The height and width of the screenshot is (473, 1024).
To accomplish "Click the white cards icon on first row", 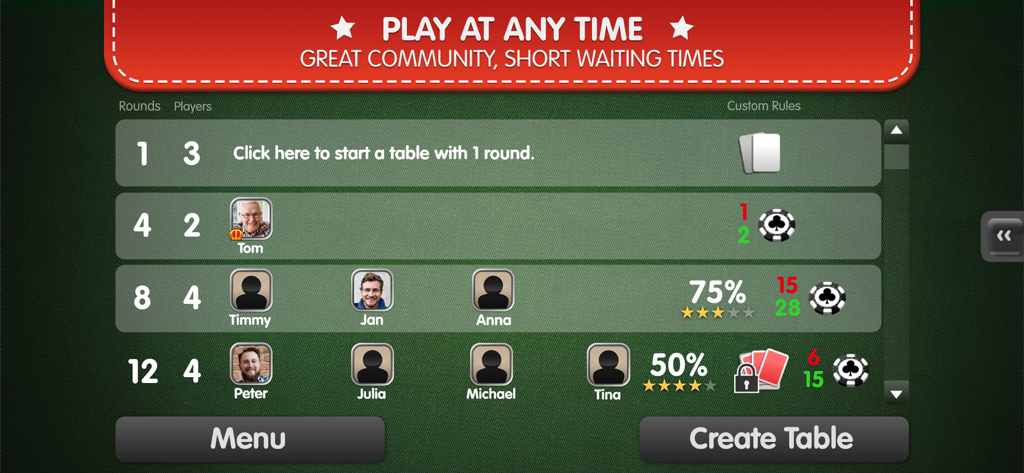I will coord(759,153).
